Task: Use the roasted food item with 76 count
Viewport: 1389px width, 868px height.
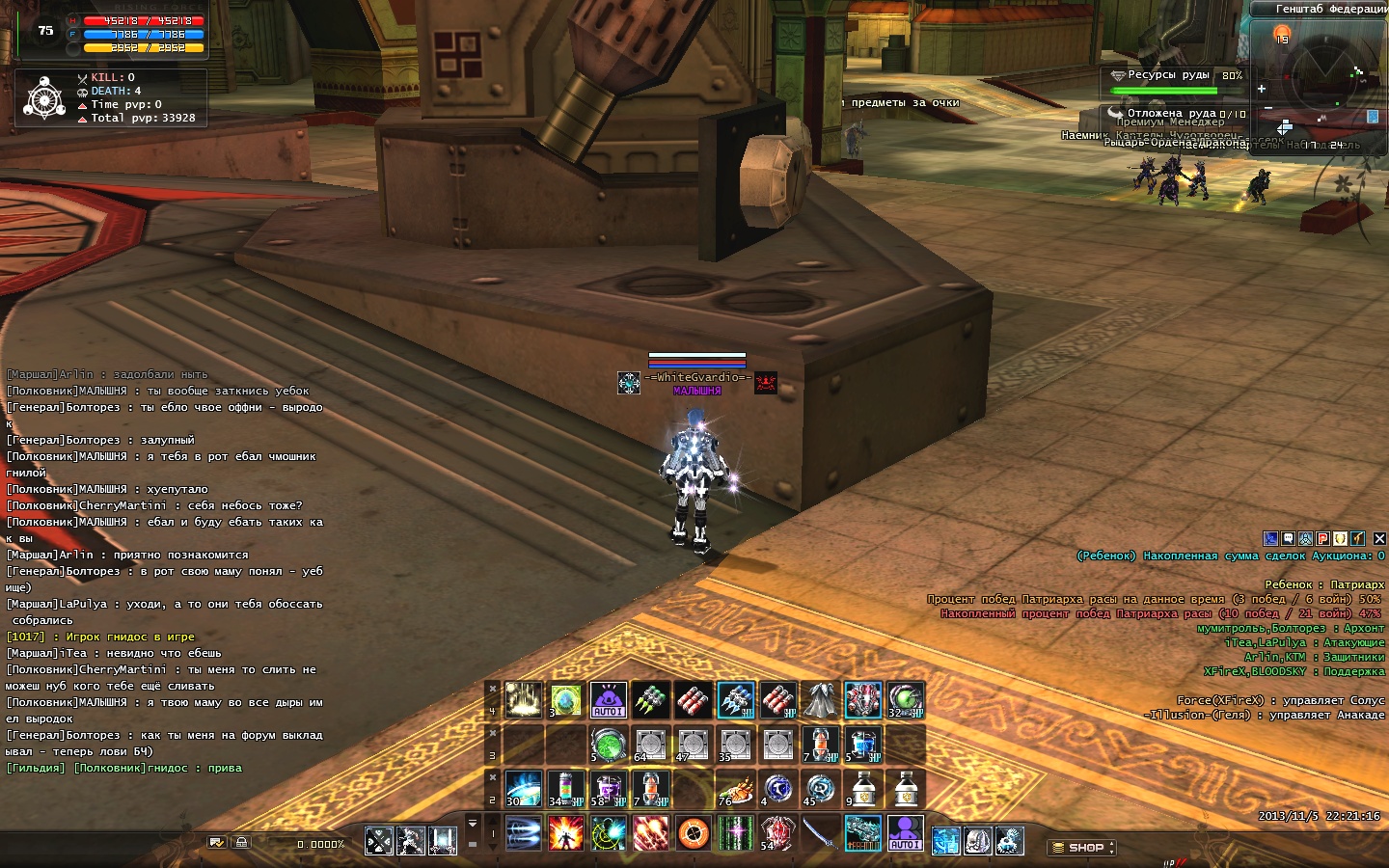Action: 735,789
